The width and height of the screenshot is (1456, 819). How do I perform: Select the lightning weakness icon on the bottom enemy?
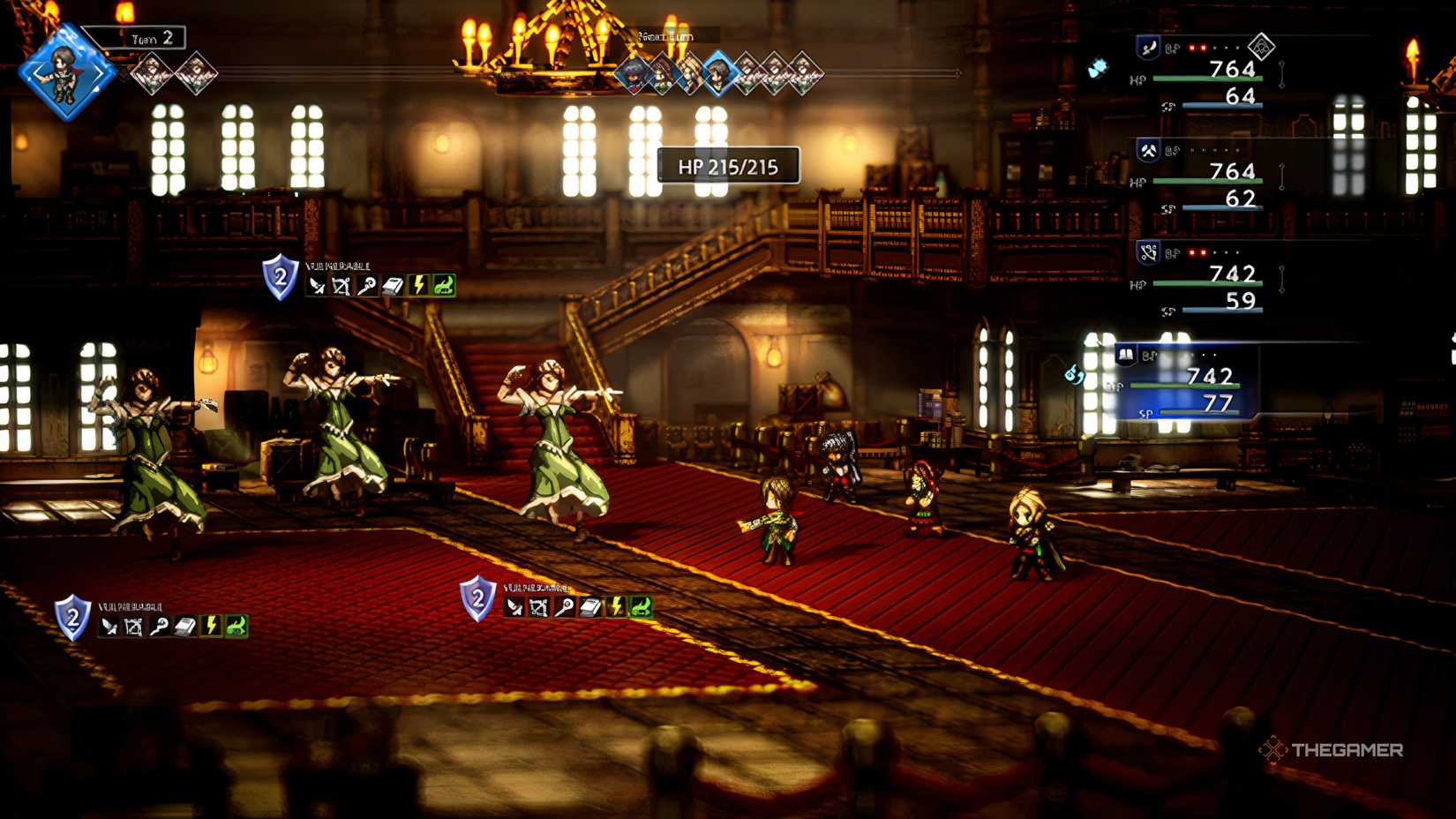[x=615, y=607]
